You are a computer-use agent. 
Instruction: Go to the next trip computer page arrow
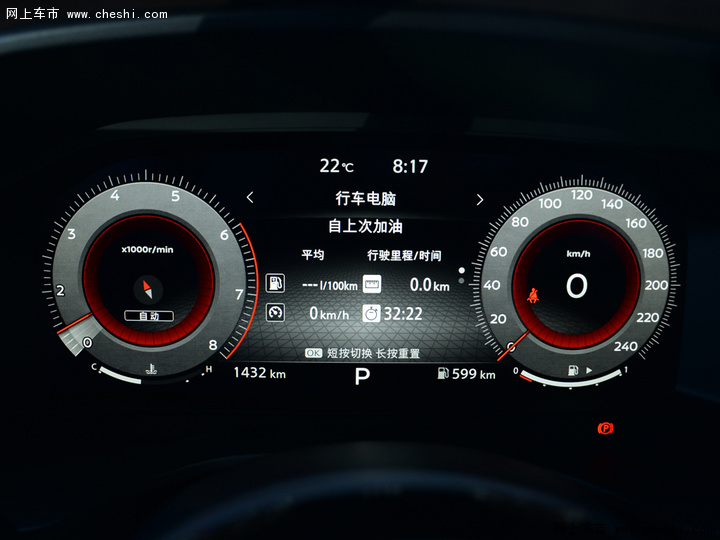tap(480, 199)
